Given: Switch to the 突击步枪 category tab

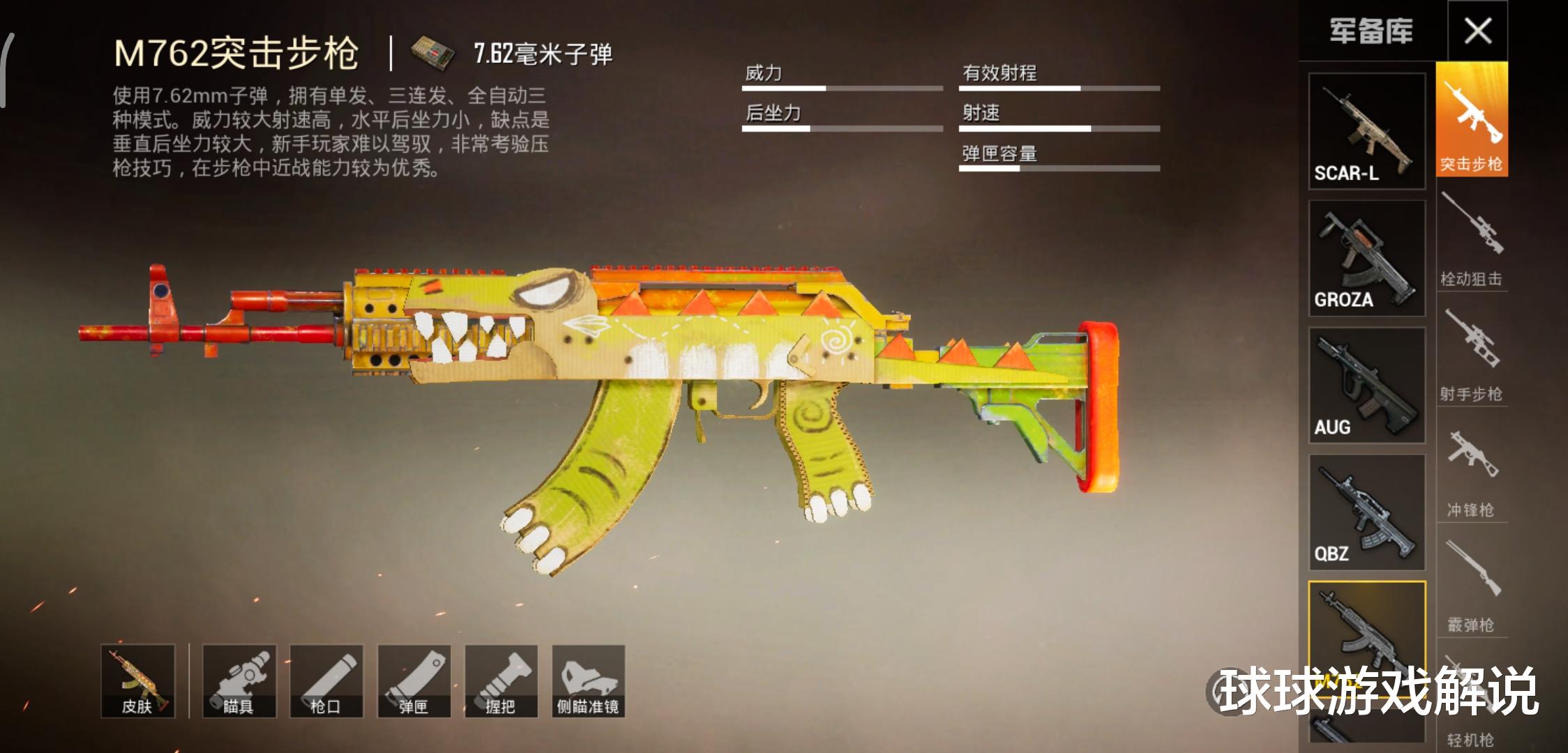Looking at the screenshot, I should 1472,120.
